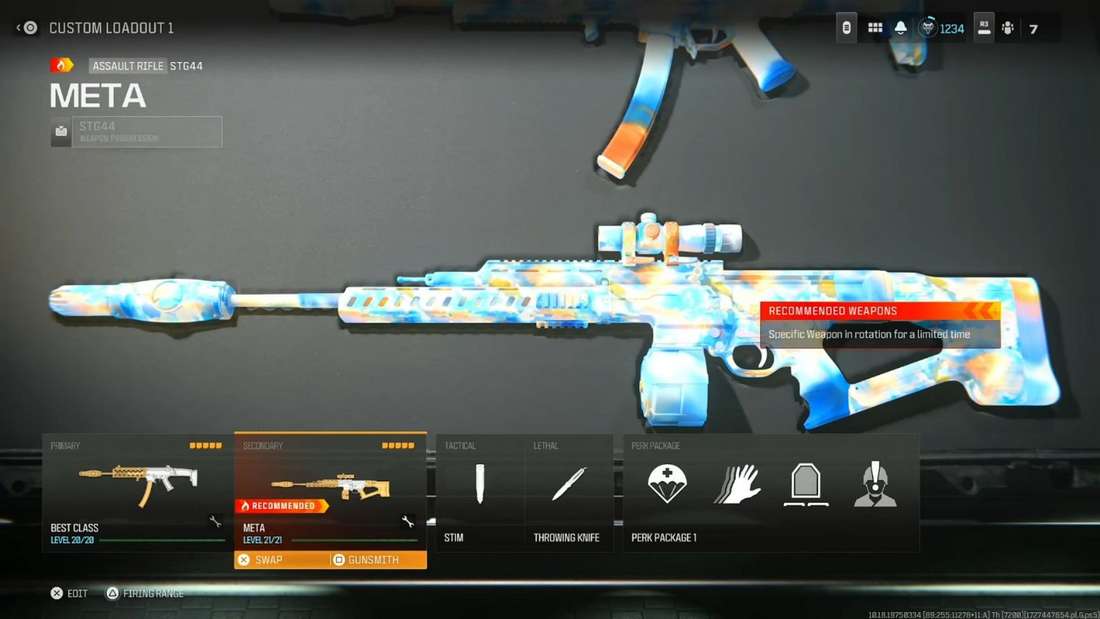Select the Best Class primary weapon slot
Viewport: 1100px width, 619px height.
click(x=137, y=491)
